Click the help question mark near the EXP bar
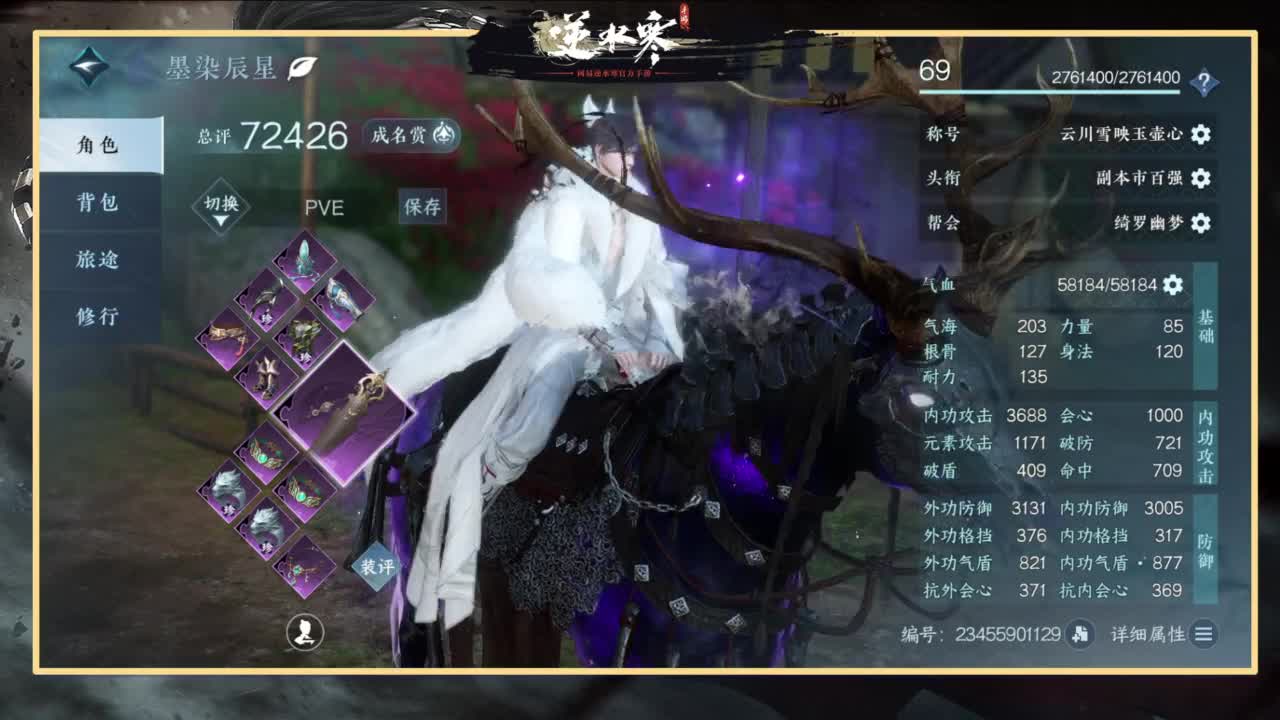This screenshot has height=720, width=1280. 1207,80
